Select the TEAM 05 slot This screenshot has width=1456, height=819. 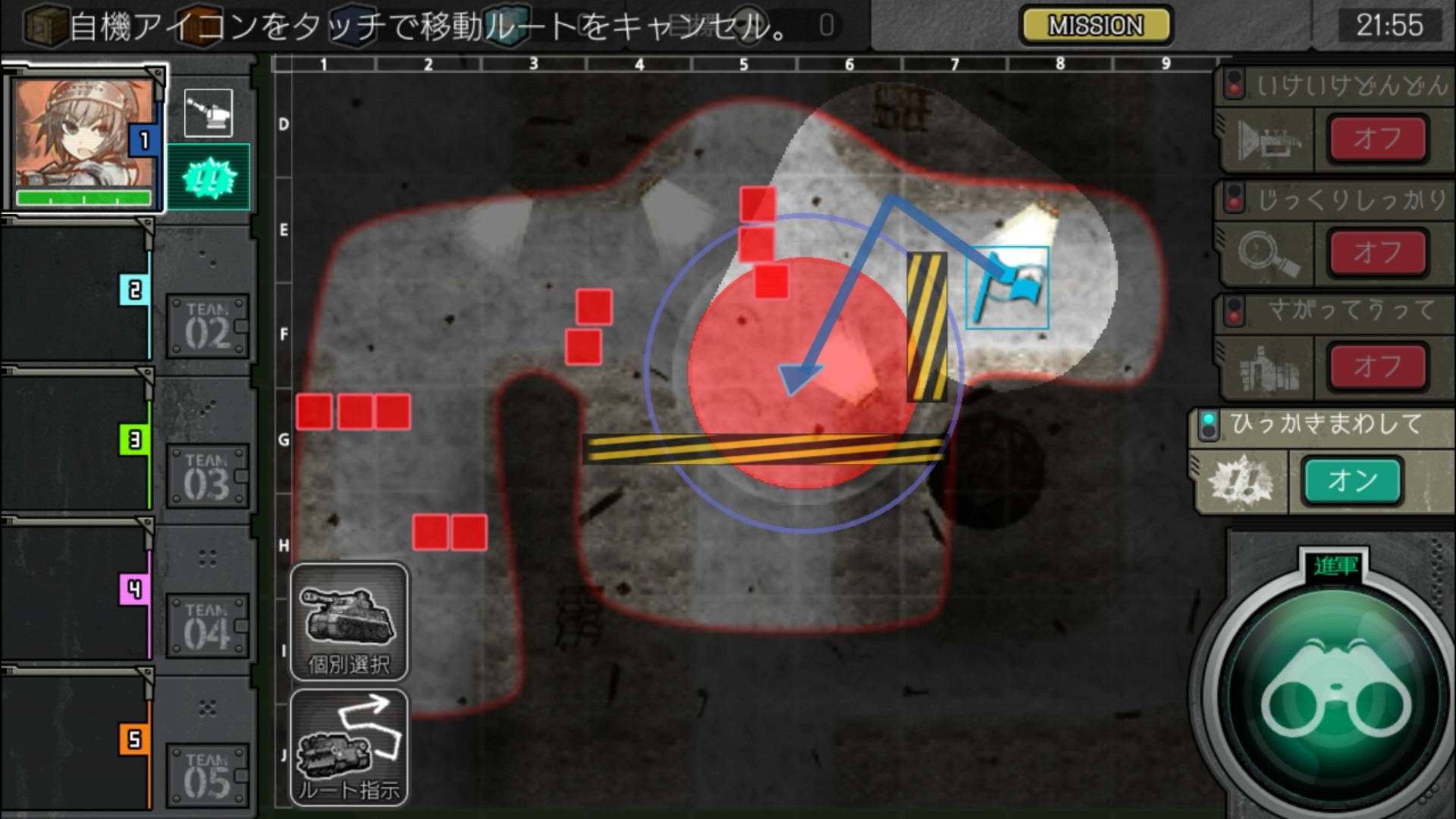click(x=207, y=776)
